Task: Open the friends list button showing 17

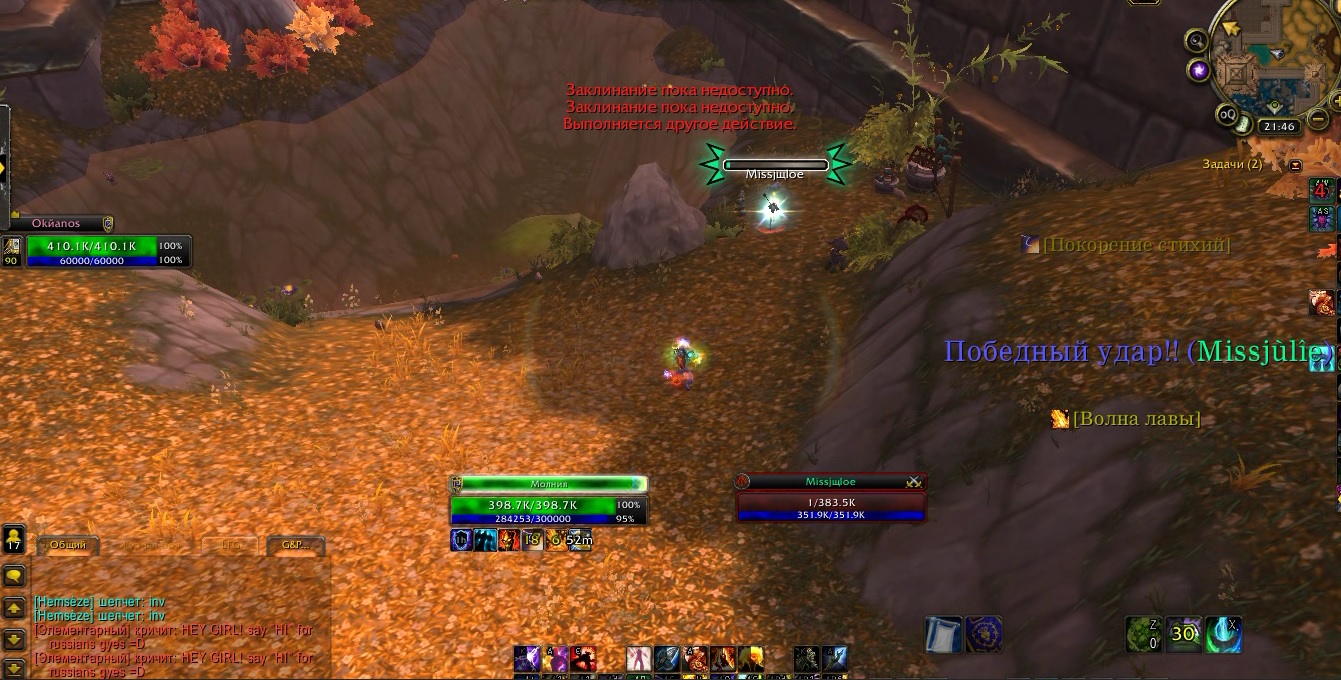Action: tap(14, 540)
